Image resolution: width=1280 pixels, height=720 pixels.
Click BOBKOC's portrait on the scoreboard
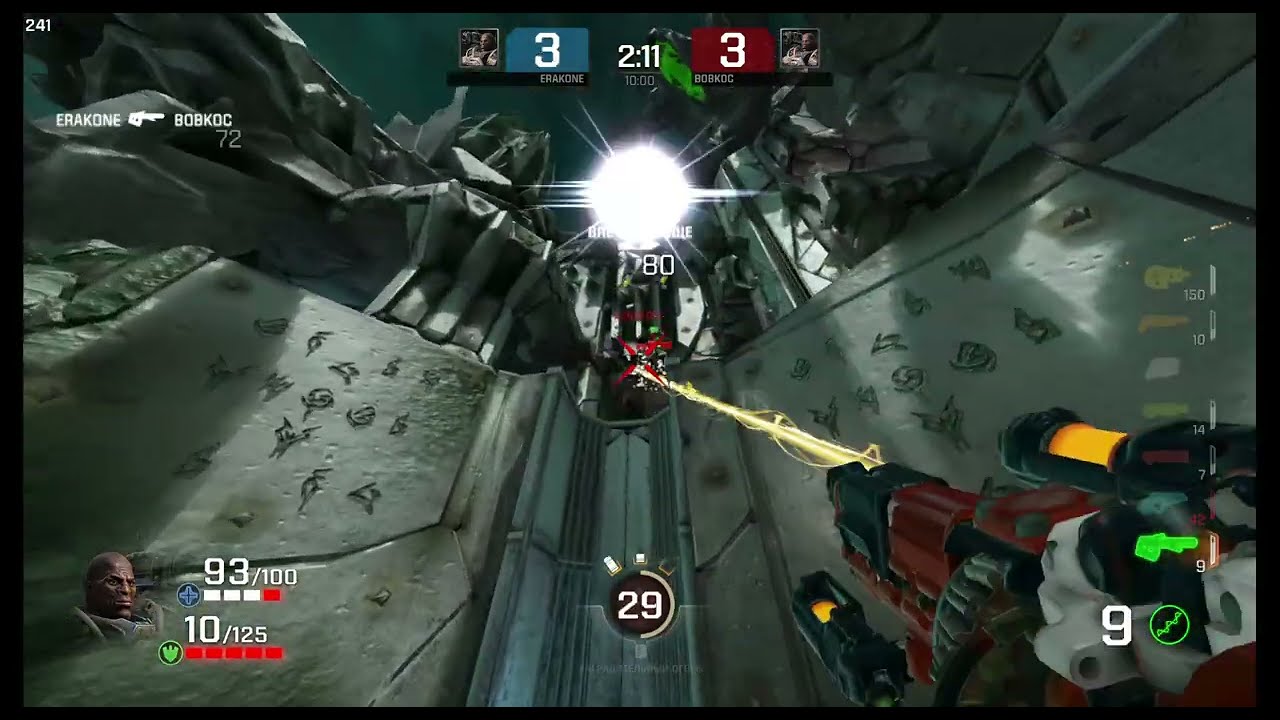800,49
